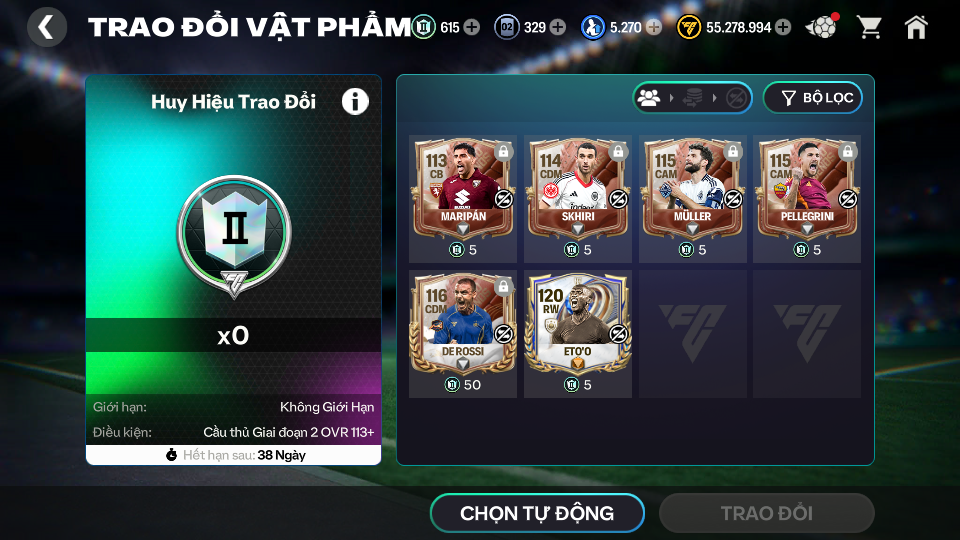This screenshot has width=960, height=540.
Task: Choose the Müller 115 CAM card
Action: point(692,187)
